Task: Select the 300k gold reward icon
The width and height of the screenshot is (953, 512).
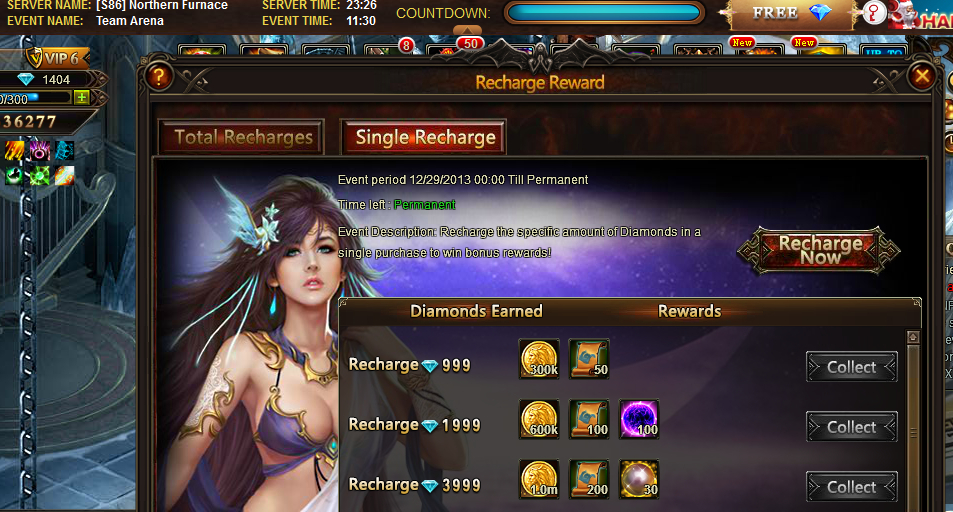Action: (539, 359)
